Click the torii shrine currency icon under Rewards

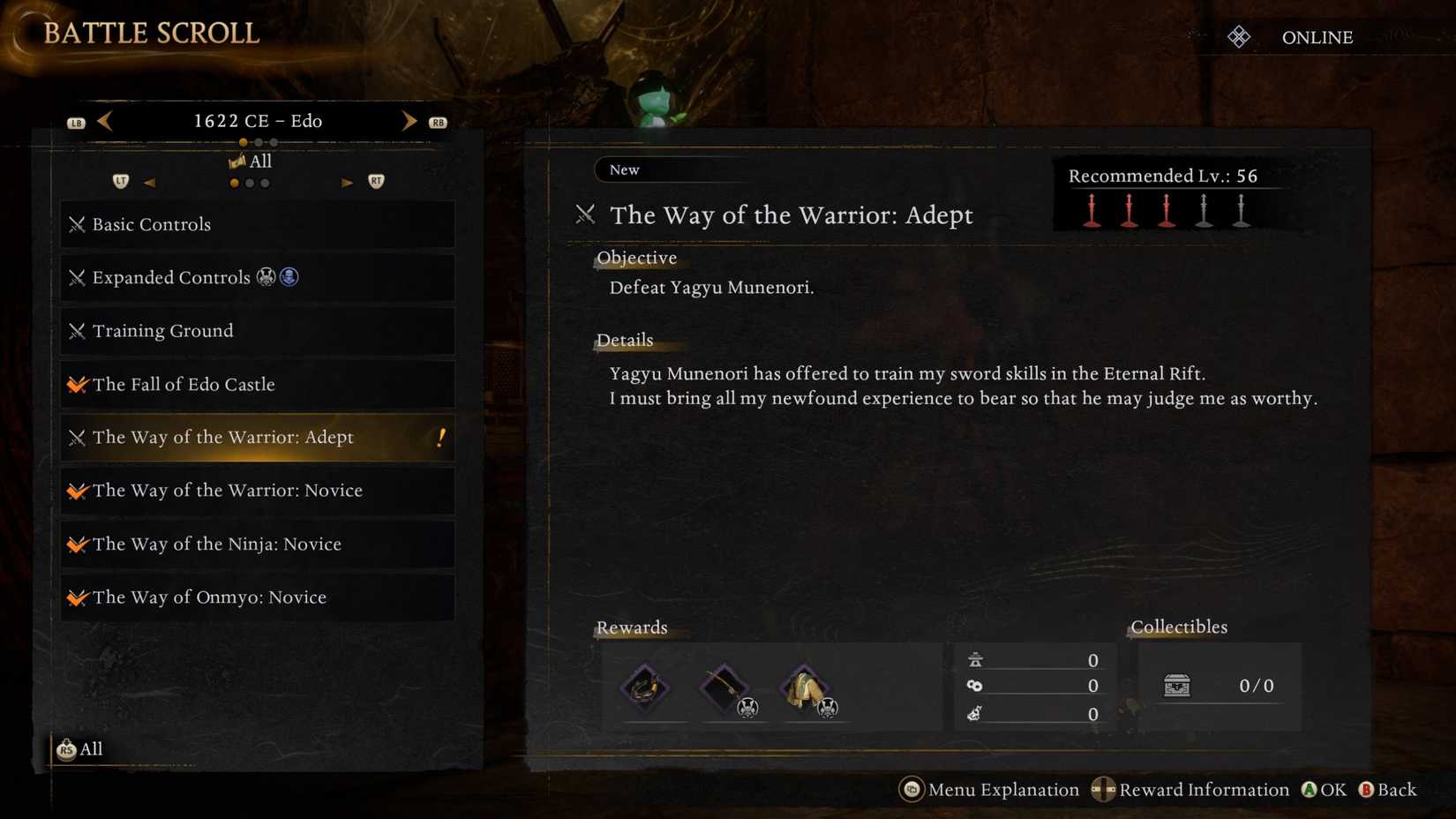point(974,658)
